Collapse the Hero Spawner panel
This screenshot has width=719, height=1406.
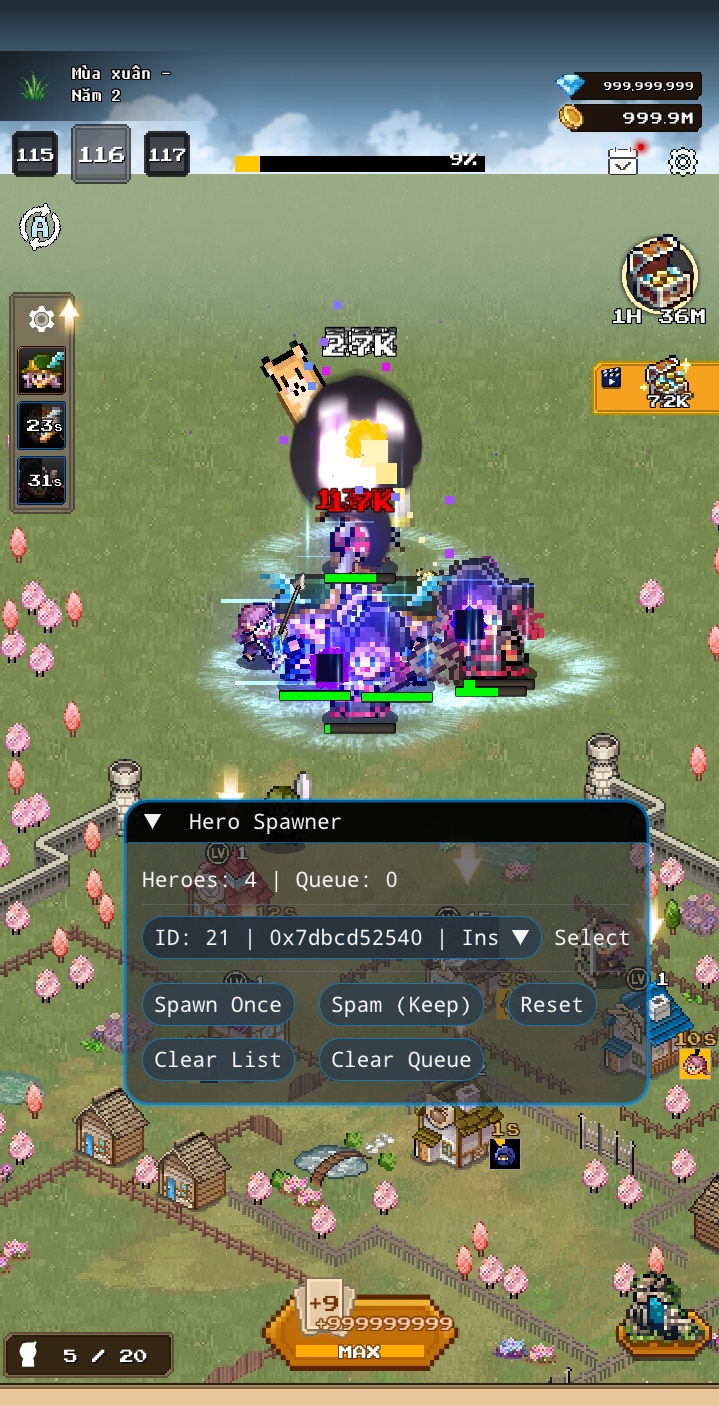pos(153,822)
